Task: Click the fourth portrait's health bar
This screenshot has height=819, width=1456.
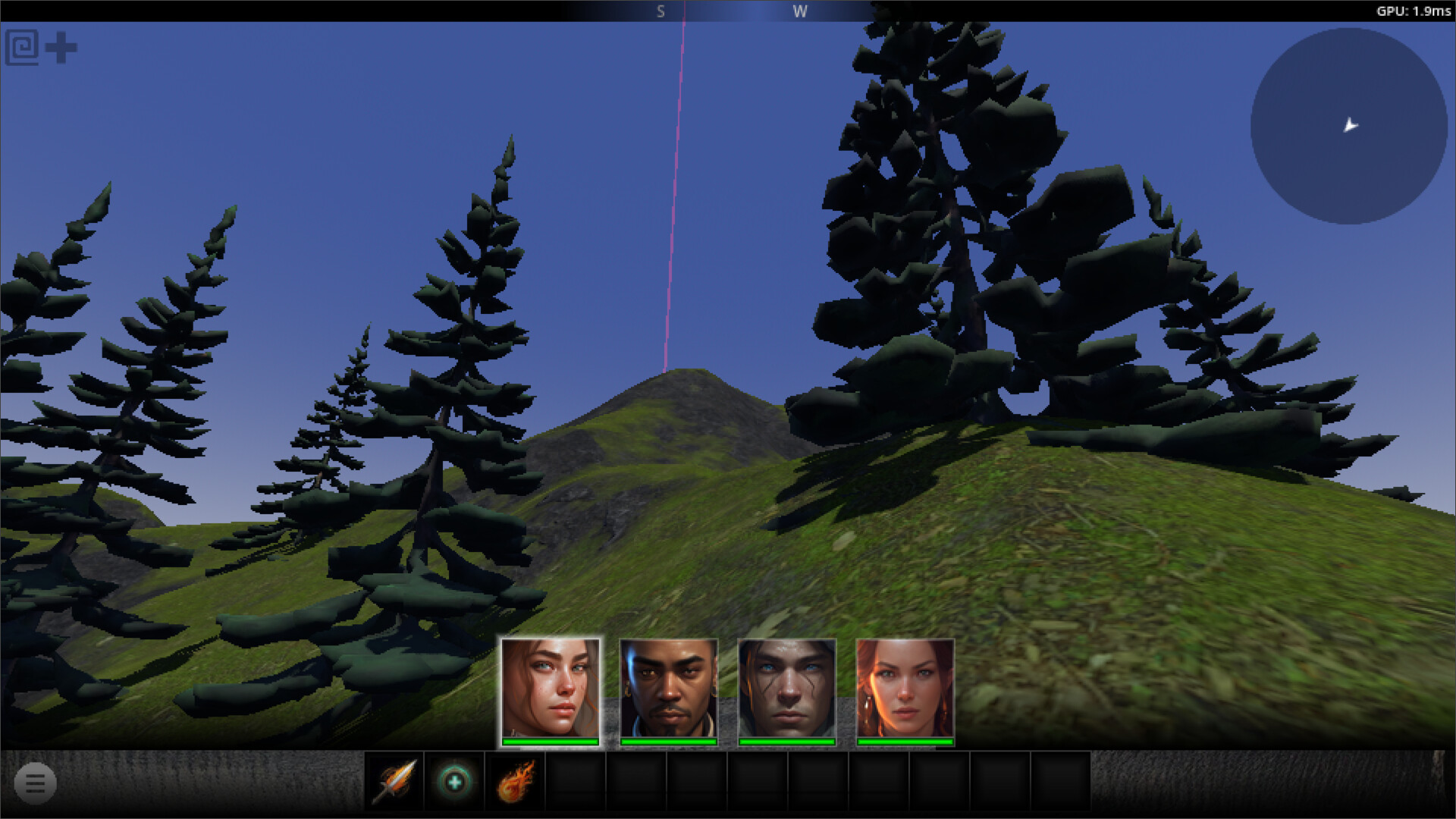Action: tap(905, 739)
